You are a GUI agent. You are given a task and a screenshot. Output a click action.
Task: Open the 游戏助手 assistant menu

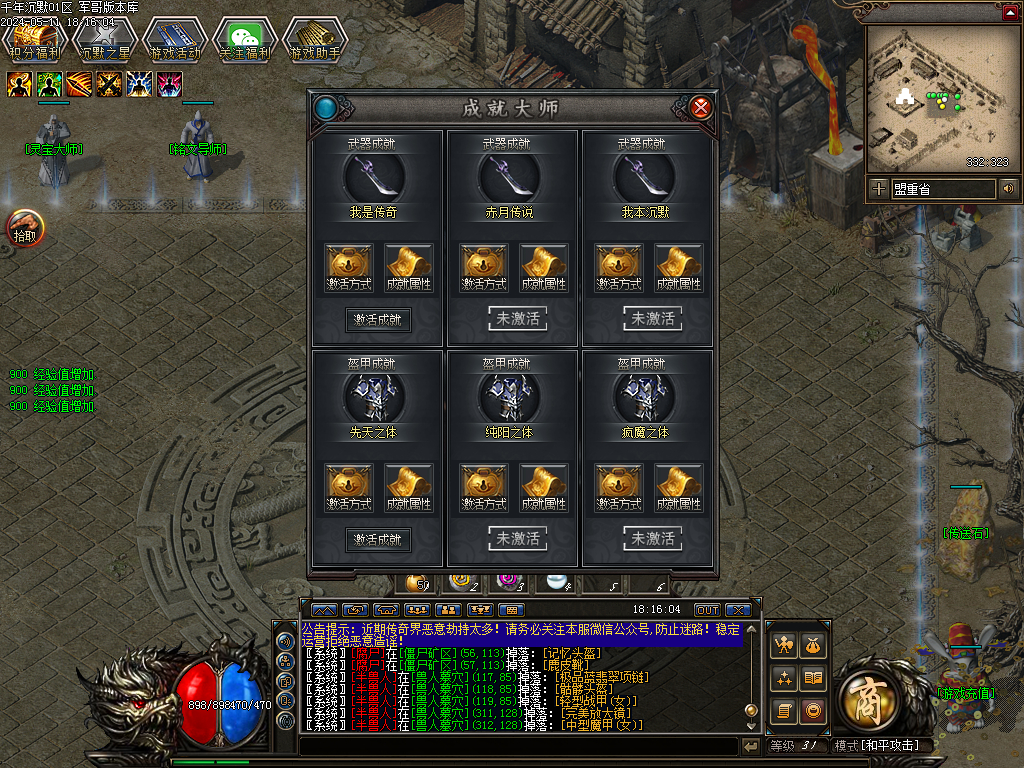[314, 42]
